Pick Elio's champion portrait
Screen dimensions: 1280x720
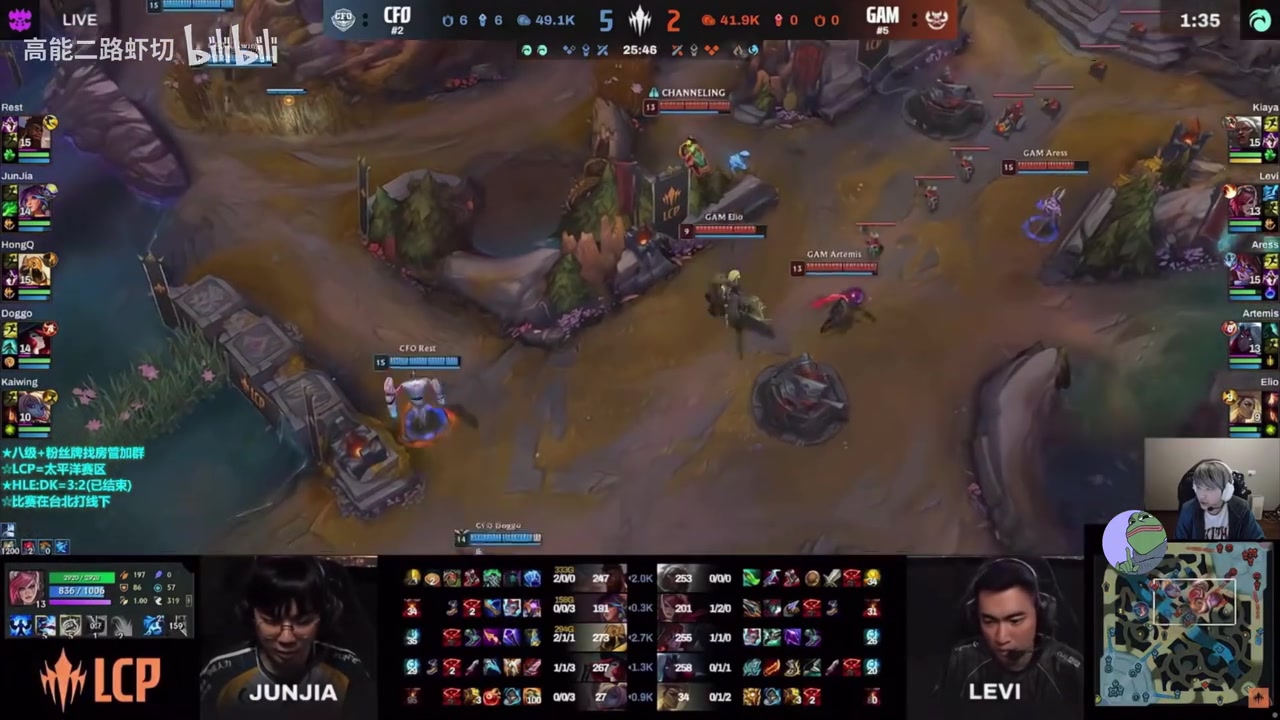[x=1244, y=408]
